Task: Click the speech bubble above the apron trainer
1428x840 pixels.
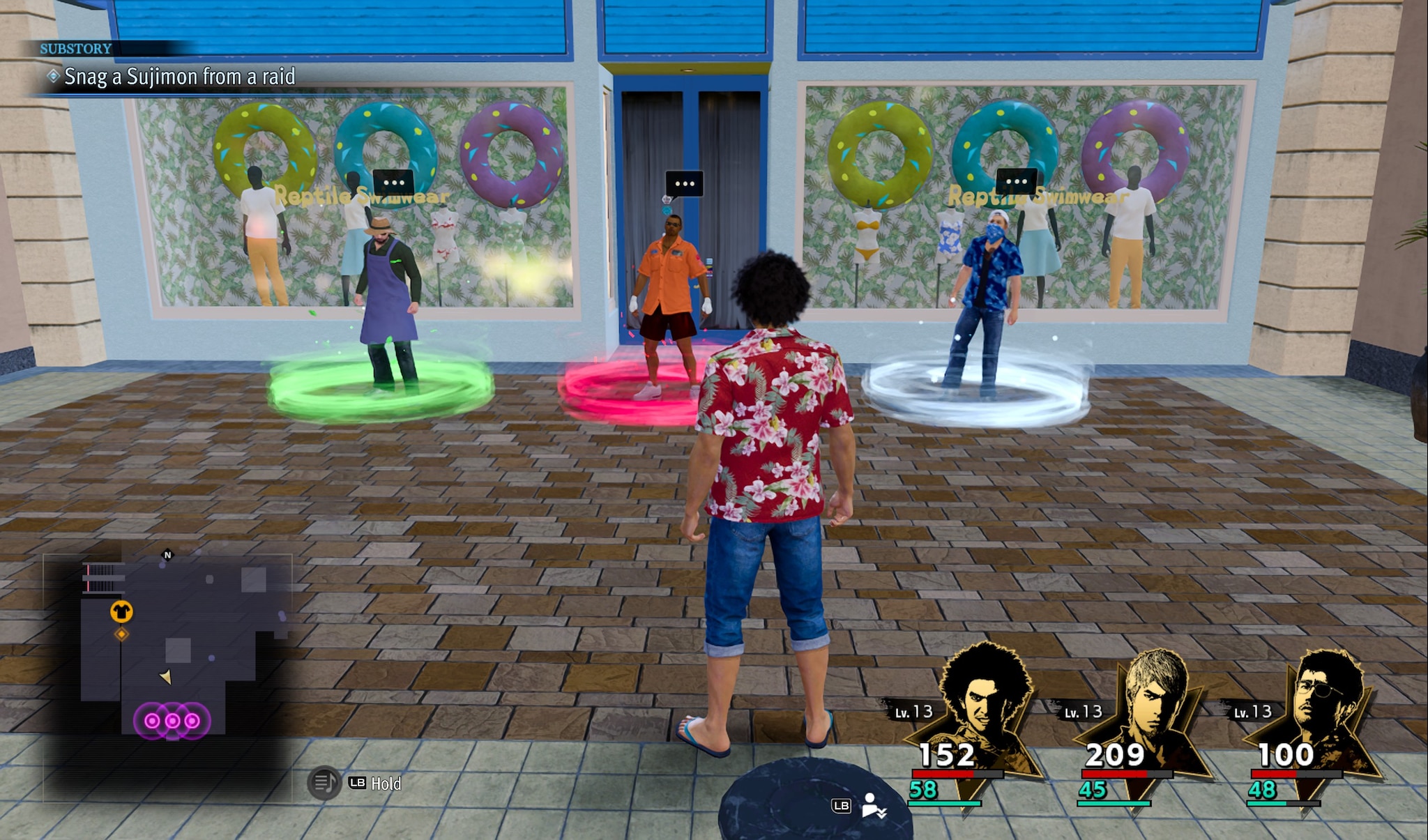Action: coord(394,183)
